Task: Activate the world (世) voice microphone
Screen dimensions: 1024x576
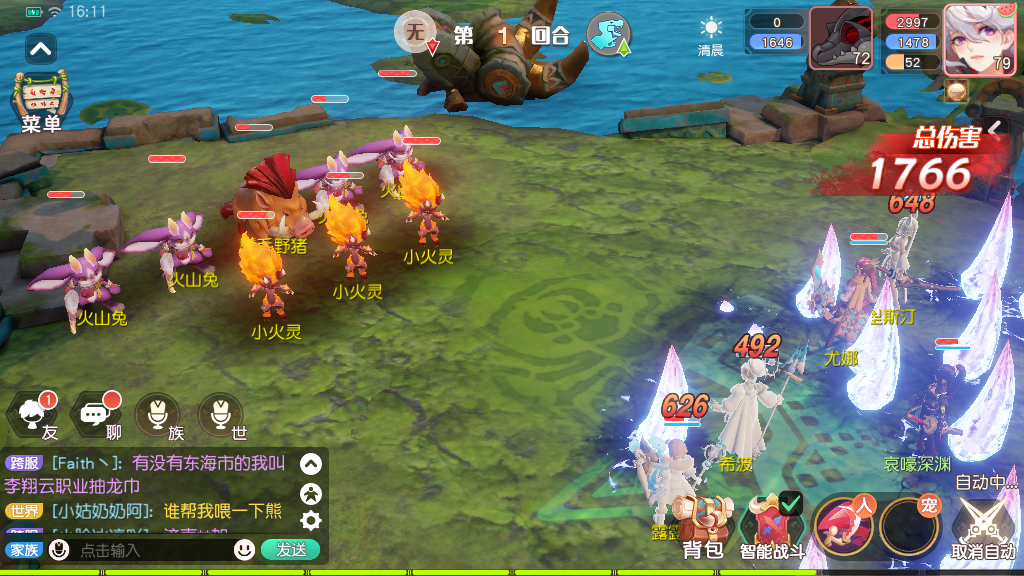Action: tap(220, 415)
